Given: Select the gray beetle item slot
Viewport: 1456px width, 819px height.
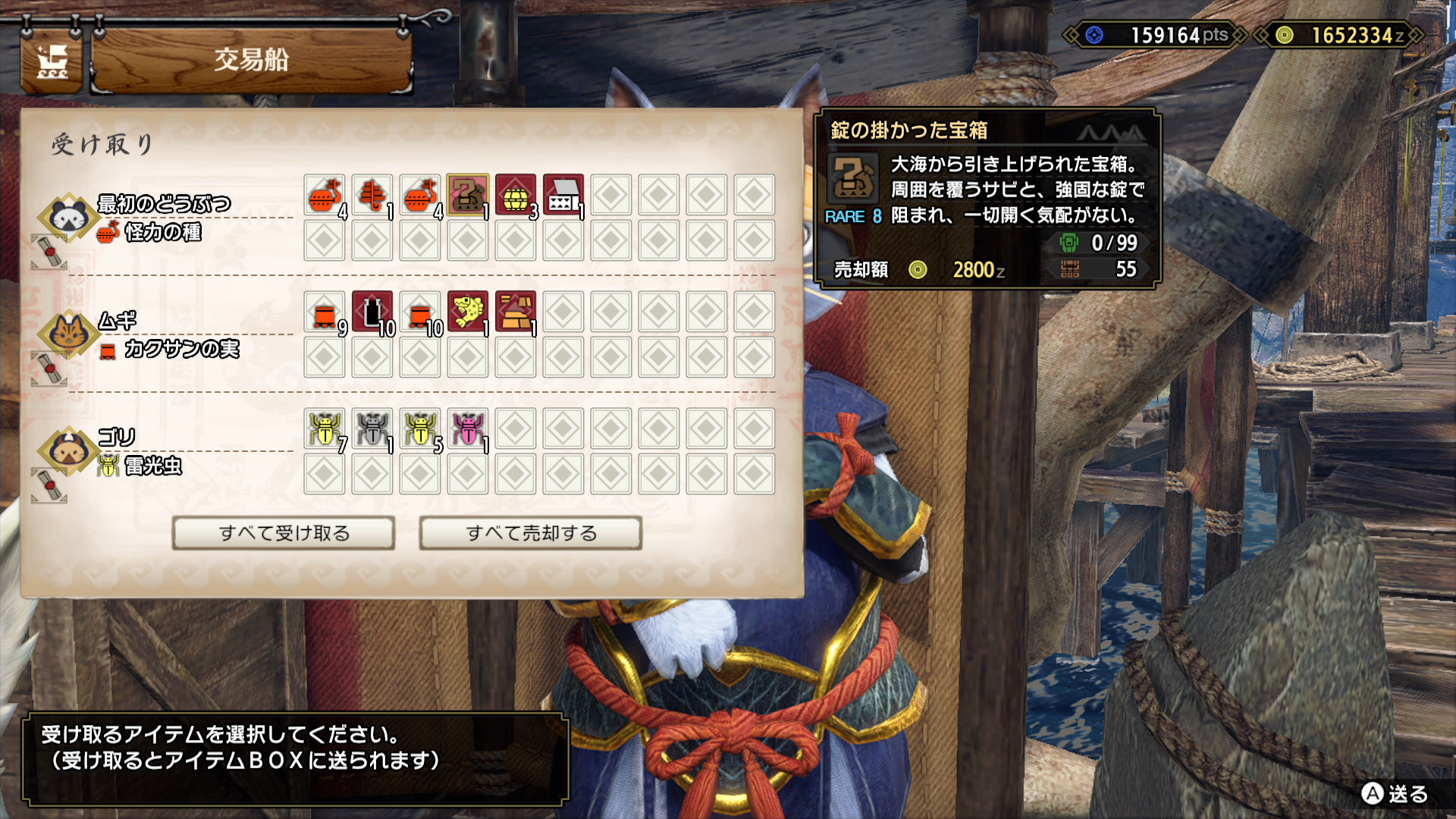Looking at the screenshot, I should [372, 429].
